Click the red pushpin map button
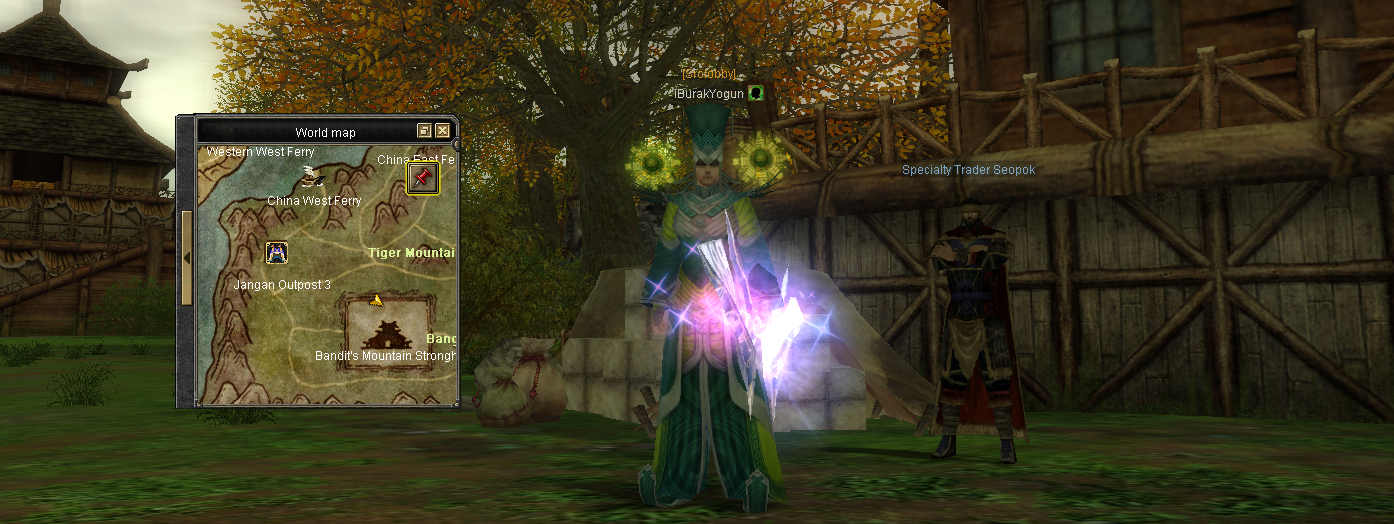The width and height of the screenshot is (1394, 524). click(423, 178)
